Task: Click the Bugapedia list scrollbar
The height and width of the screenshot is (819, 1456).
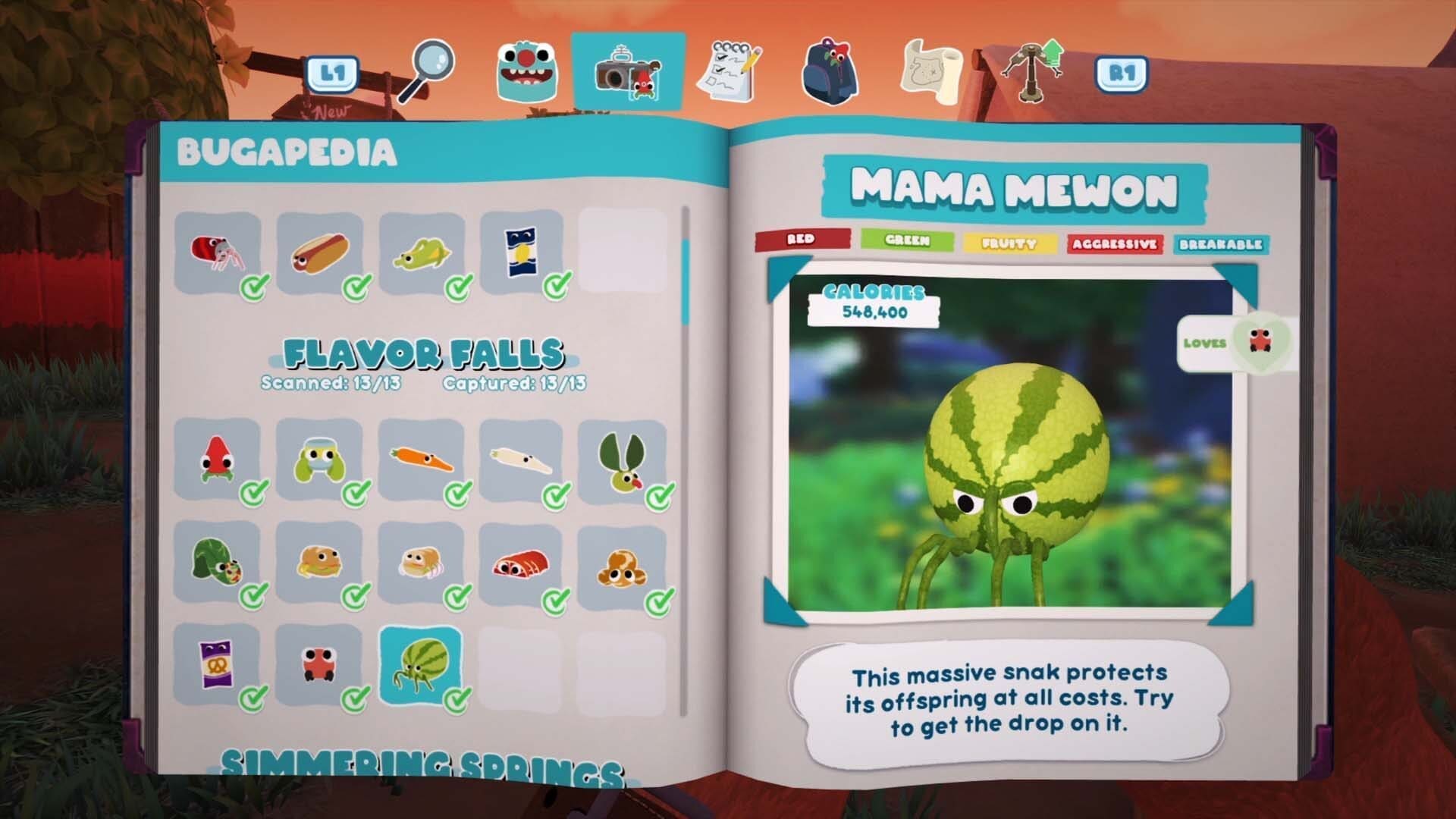Action: click(686, 281)
